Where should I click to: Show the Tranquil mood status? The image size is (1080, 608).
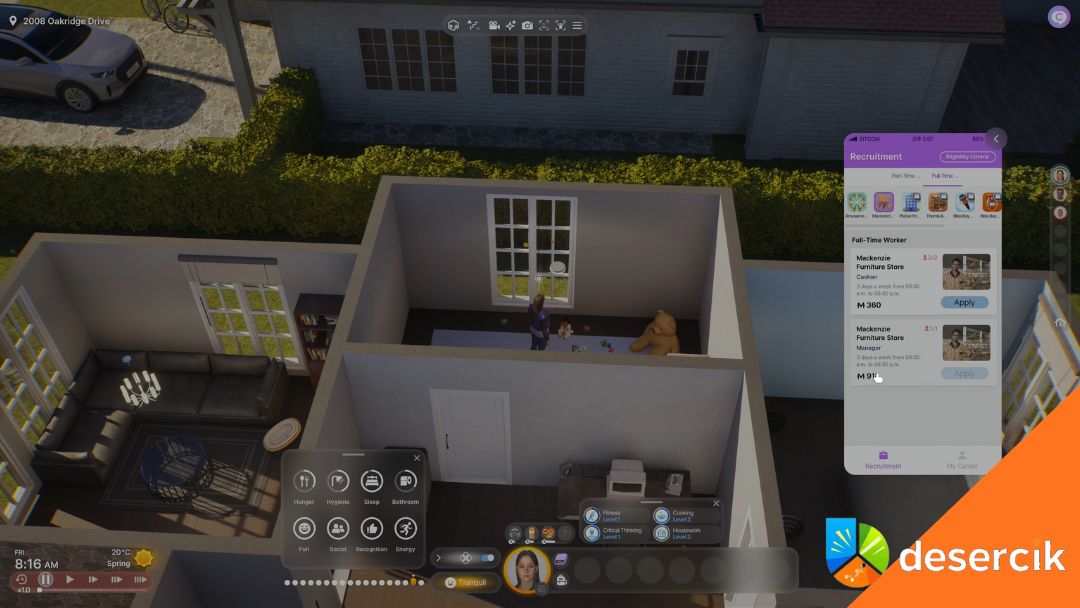(x=466, y=582)
